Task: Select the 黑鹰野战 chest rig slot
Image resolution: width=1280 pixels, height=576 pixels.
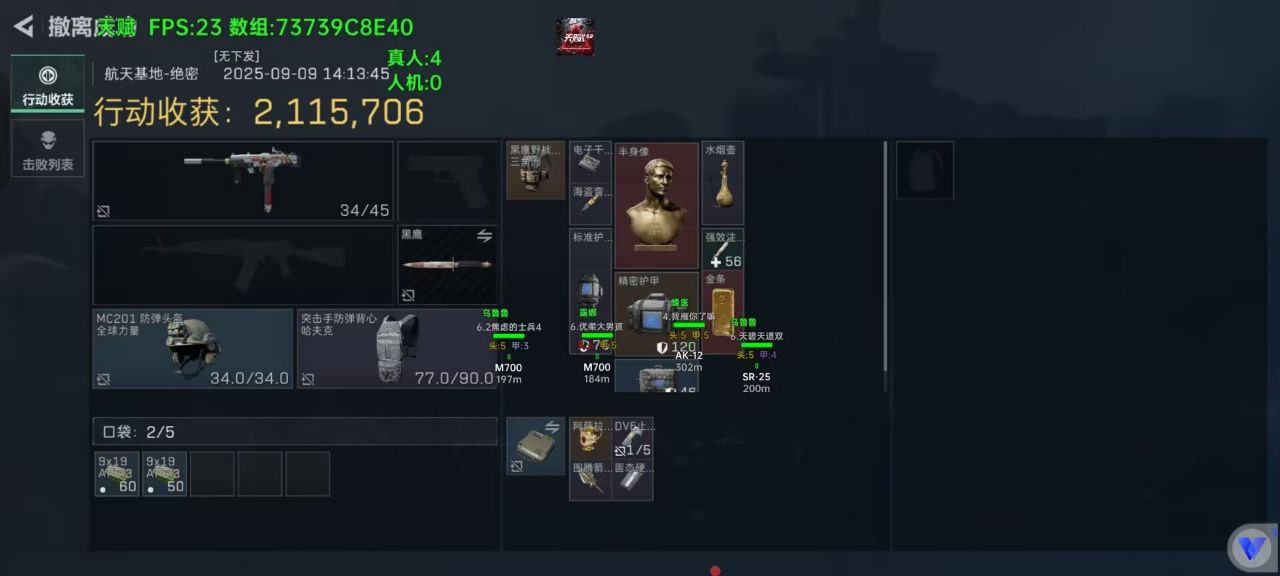Action: [535, 170]
